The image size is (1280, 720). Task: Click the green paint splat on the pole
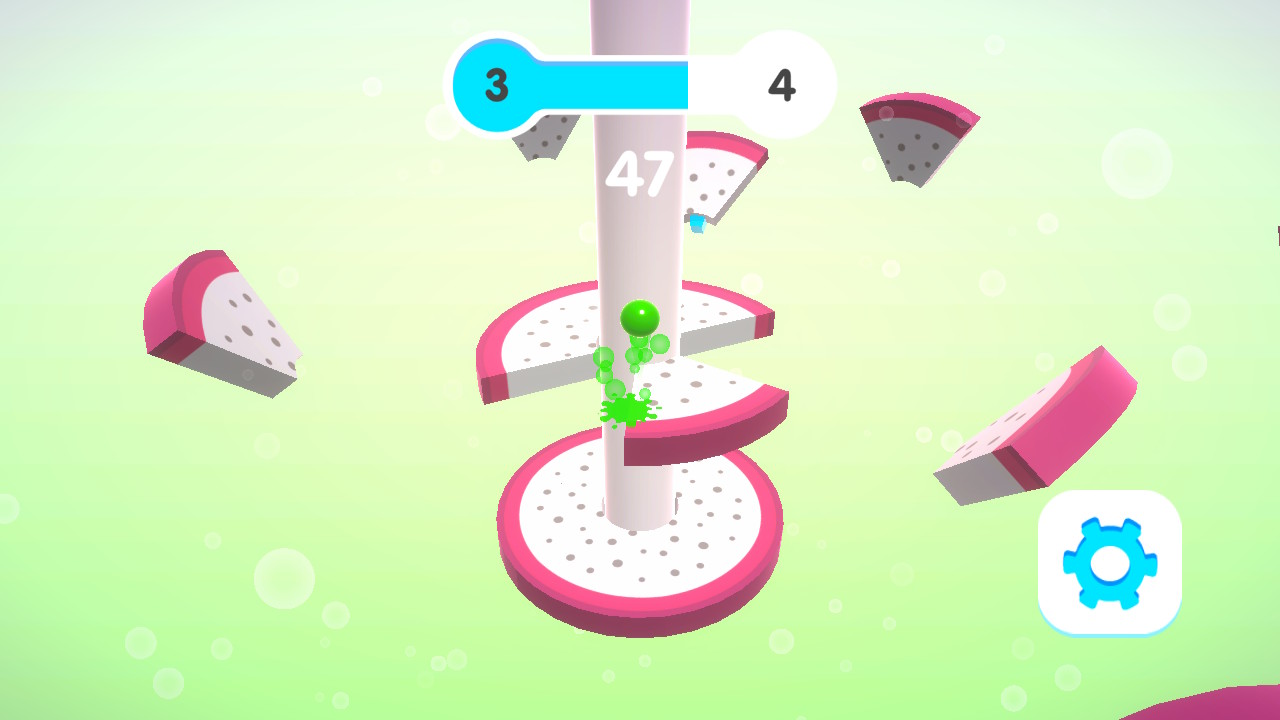(x=625, y=408)
